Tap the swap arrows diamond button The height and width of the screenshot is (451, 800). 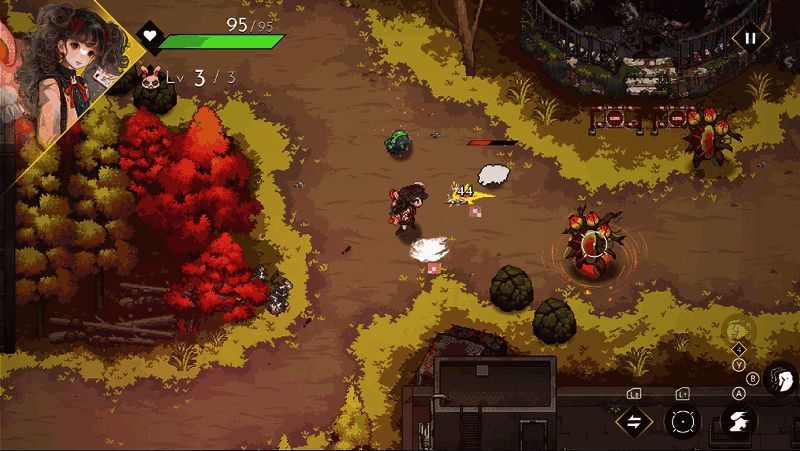tap(633, 421)
